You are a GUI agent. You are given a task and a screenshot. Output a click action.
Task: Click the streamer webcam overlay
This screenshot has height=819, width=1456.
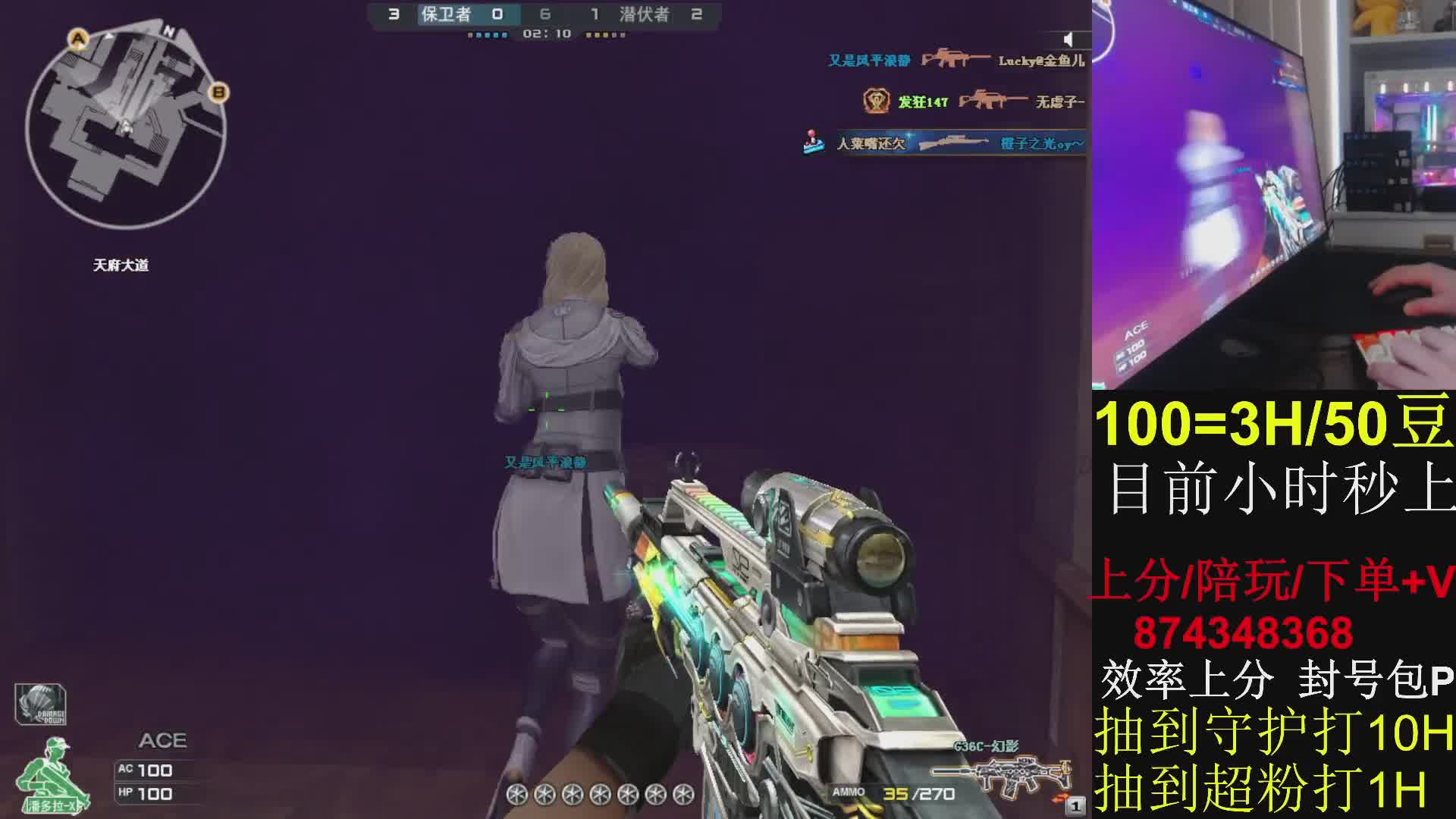[1273, 195]
